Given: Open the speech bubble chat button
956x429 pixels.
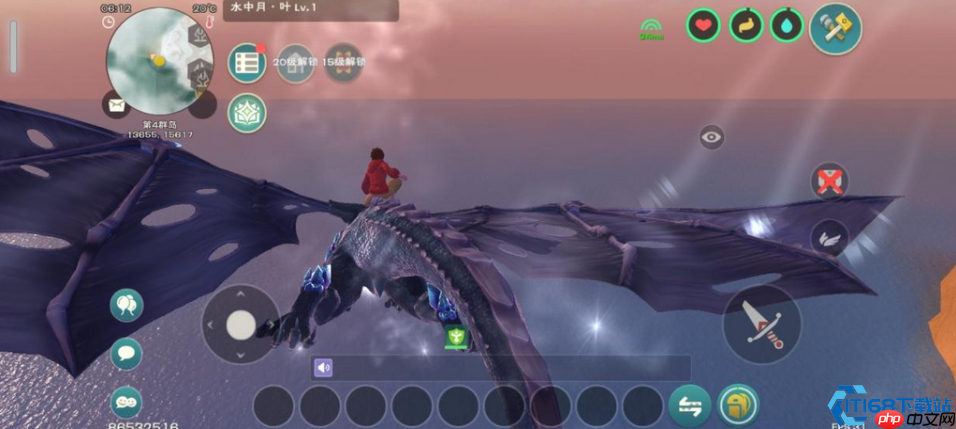Looking at the screenshot, I should pyautogui.click(x=126, y=352).
